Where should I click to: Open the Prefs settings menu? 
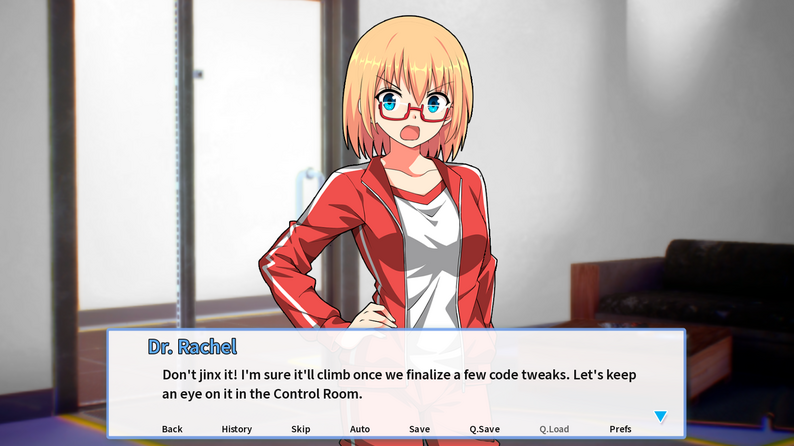click(x=620, y=429)
